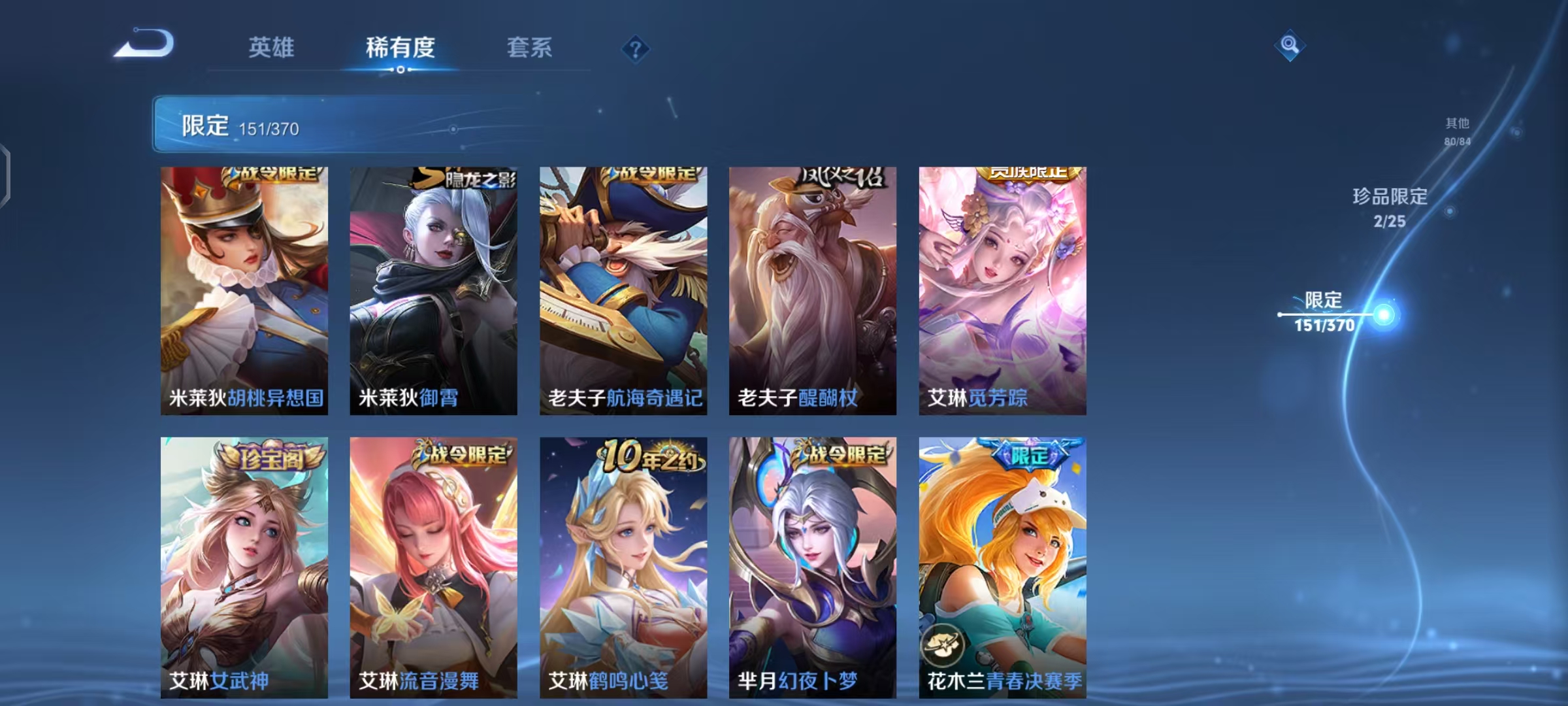Click the 限定 151/370 banner
This screenshot has height=706, width=1568.
pos(274,124)
